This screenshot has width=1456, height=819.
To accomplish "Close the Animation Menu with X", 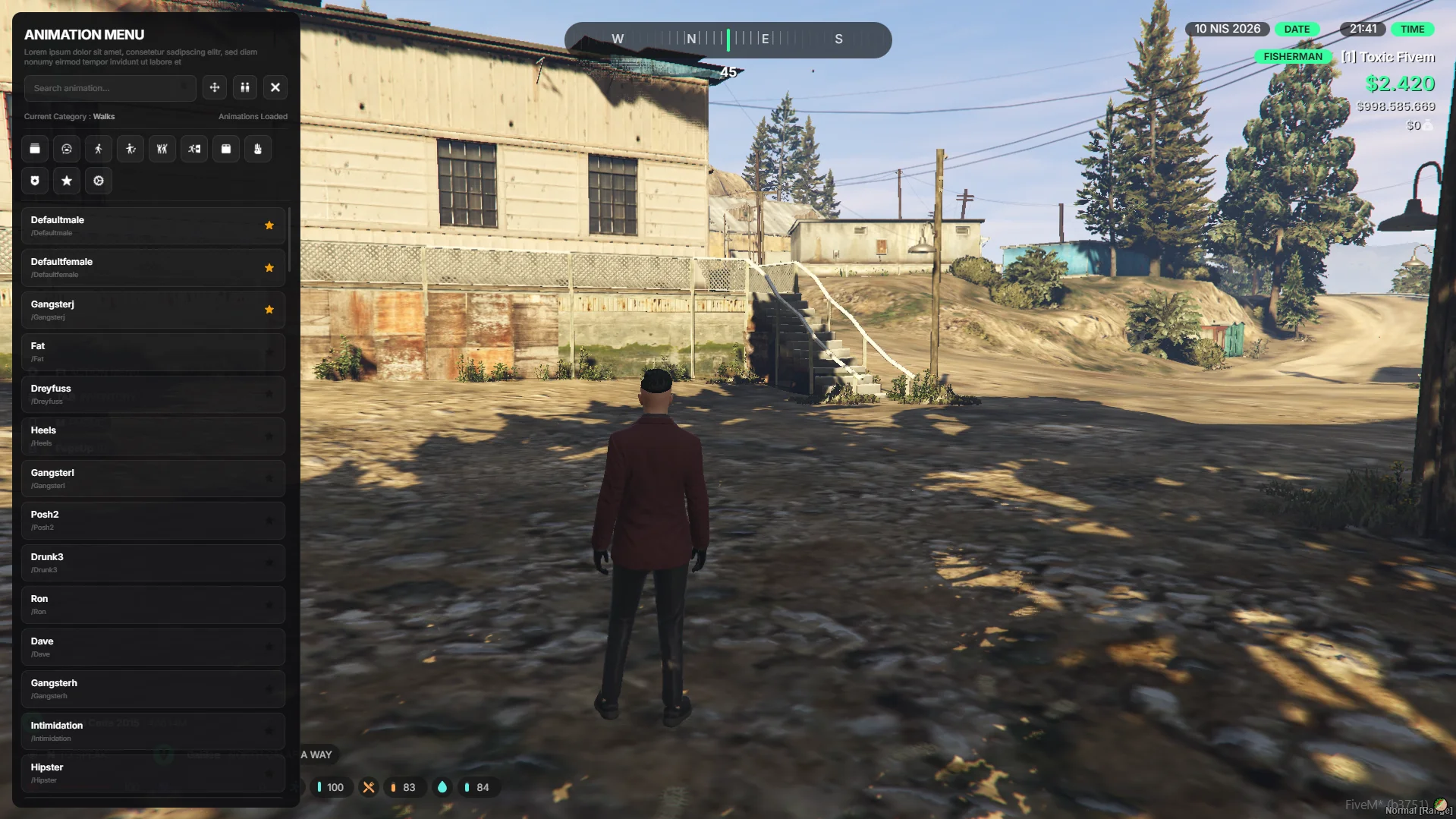I will [x=275, y=88].
